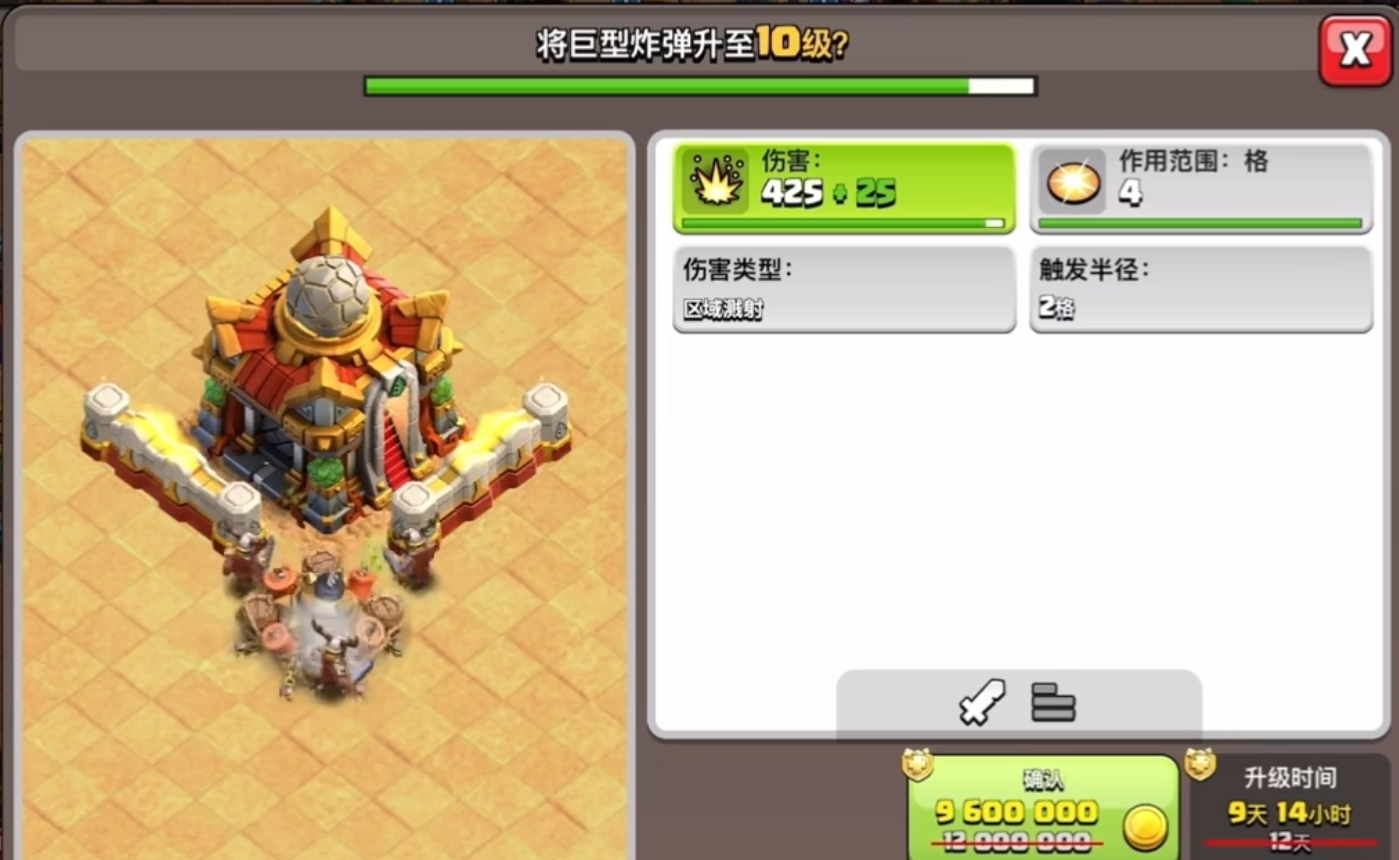Click the 作用范围 range stat card
Image resolution: width=1399 pixels, height=860 pixels.
(1201, 187)
